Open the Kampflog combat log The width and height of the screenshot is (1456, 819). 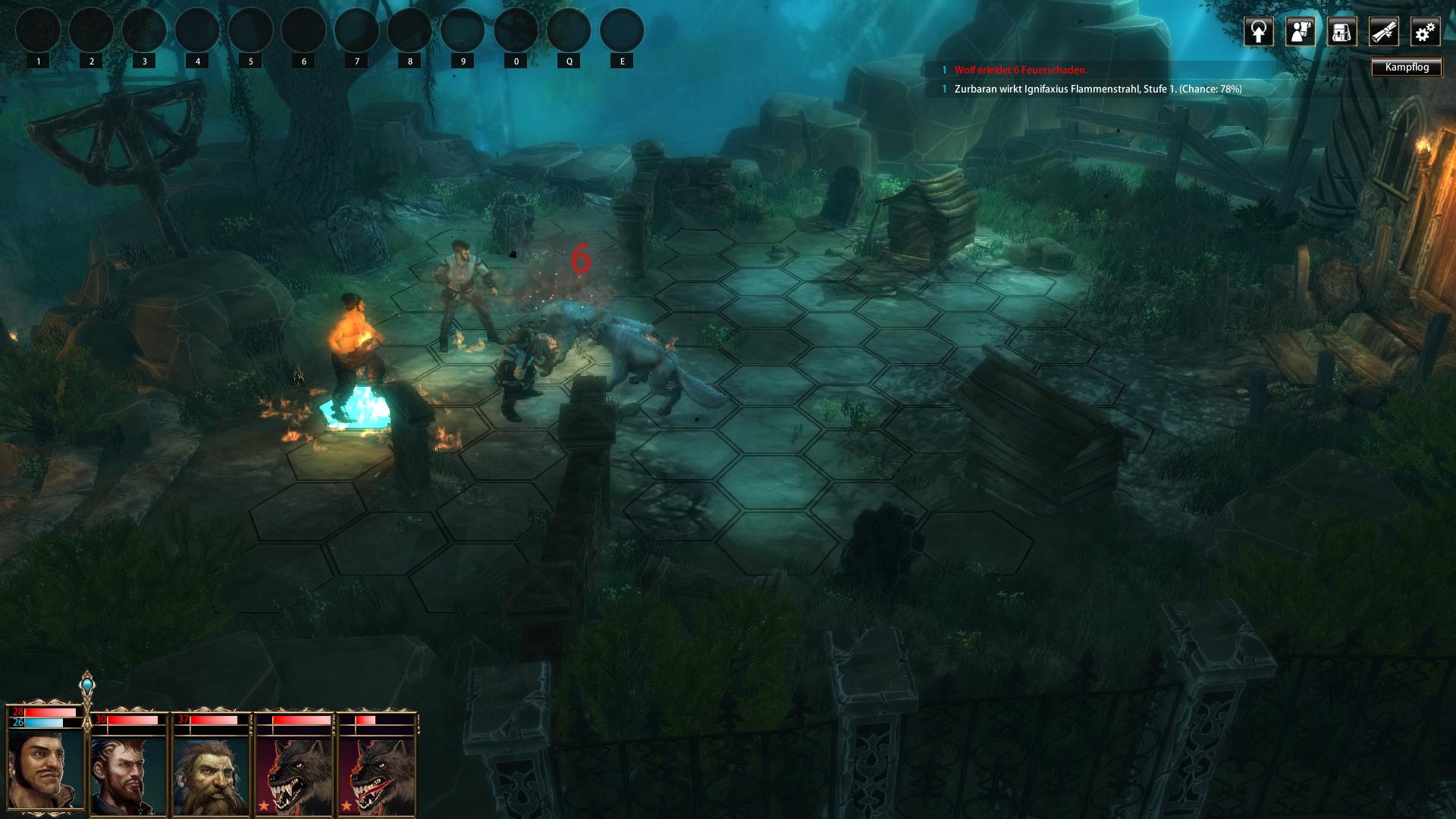[1406, 67]
